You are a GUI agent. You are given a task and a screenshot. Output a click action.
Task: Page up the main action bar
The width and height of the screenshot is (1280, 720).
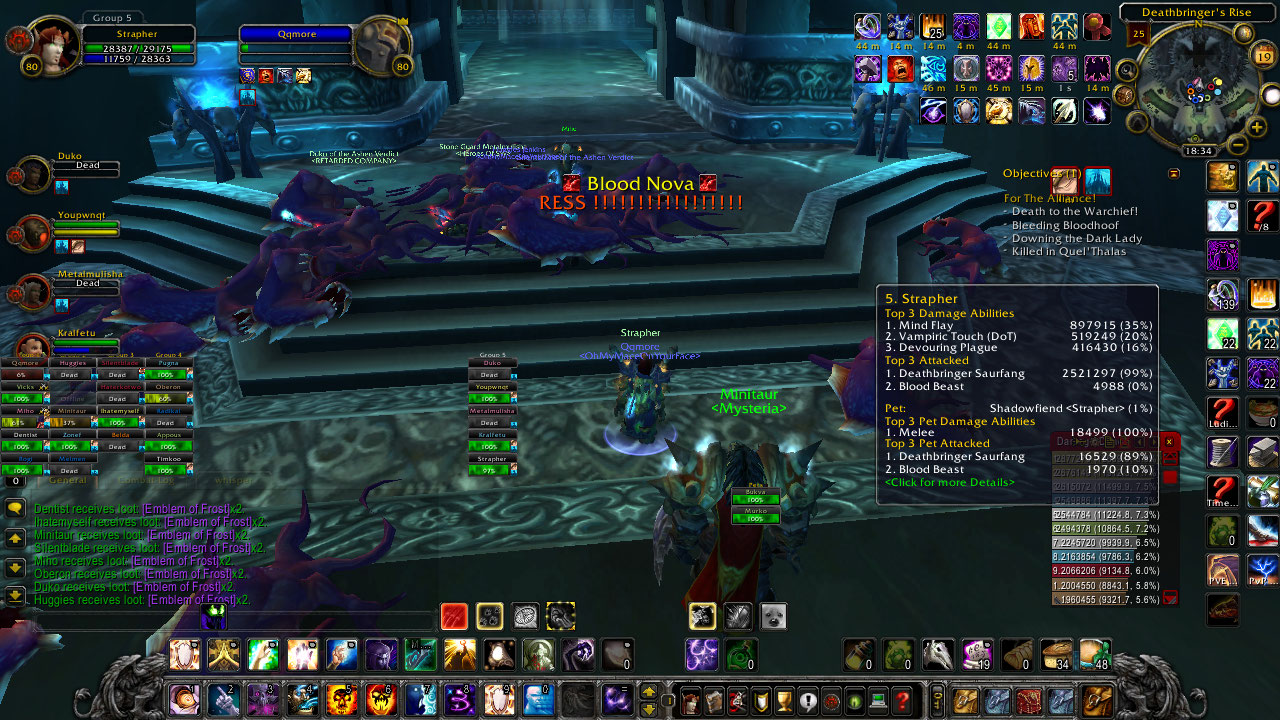click(649, 691)
